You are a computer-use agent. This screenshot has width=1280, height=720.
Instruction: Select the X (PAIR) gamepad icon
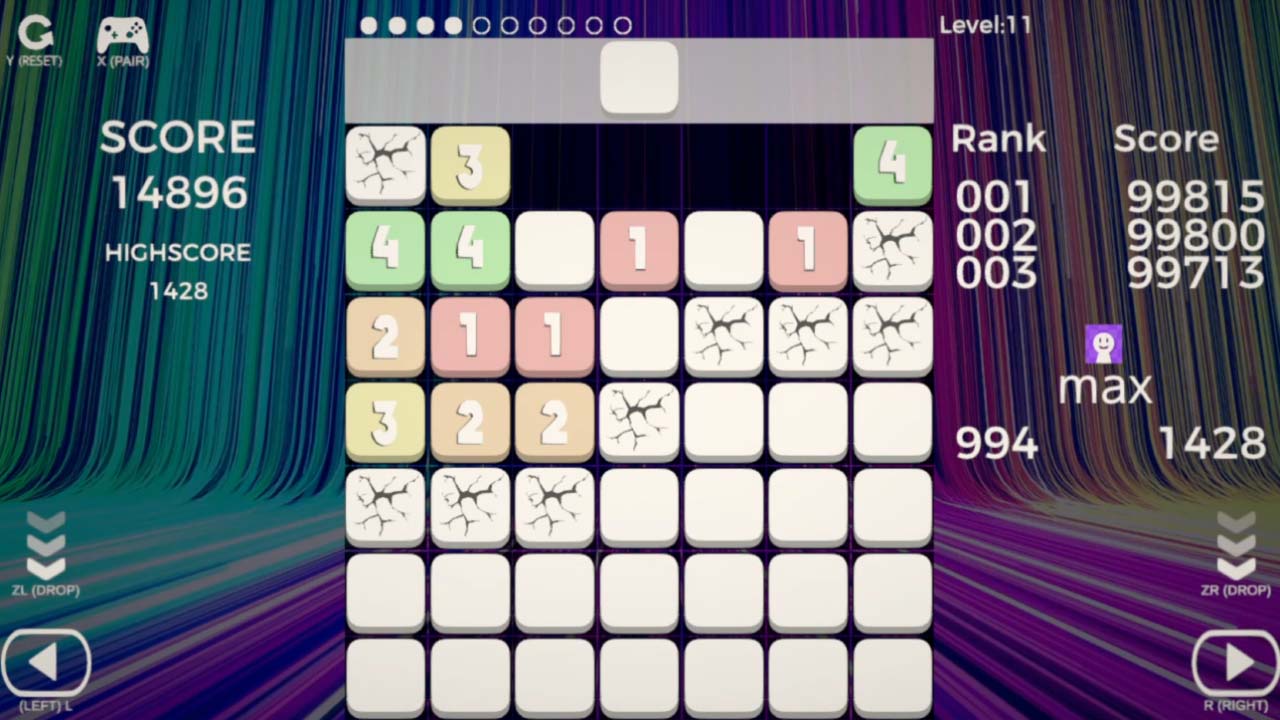tap(125, 37)
